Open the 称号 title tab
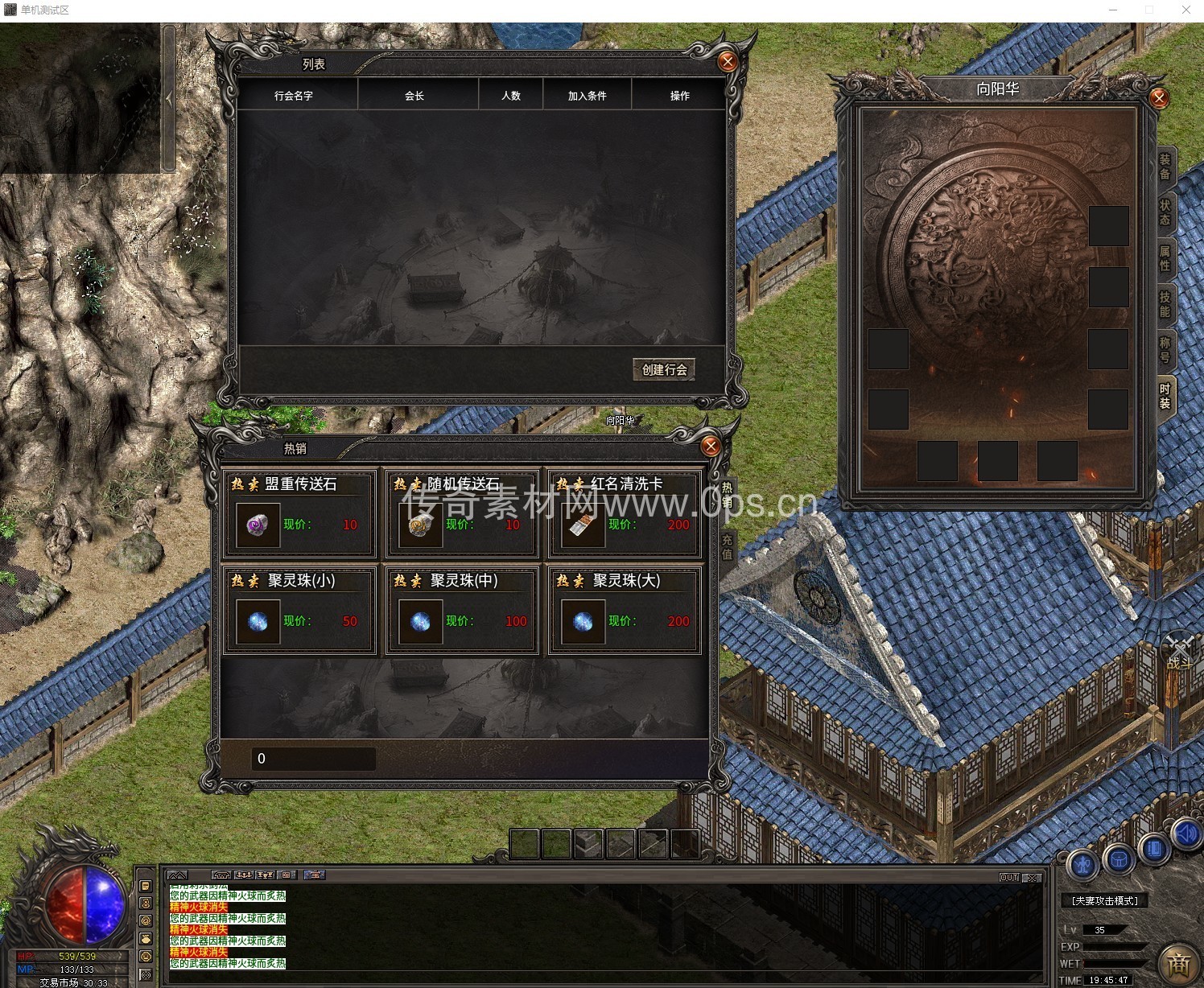 tap(1165, 349)
